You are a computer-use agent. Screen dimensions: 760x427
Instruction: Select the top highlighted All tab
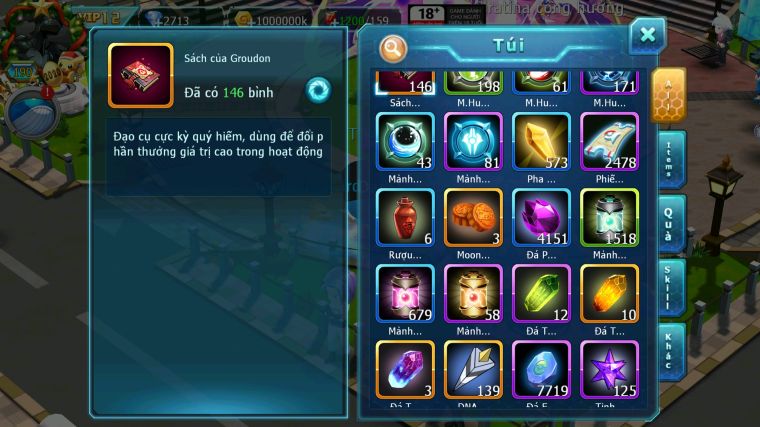668,93
